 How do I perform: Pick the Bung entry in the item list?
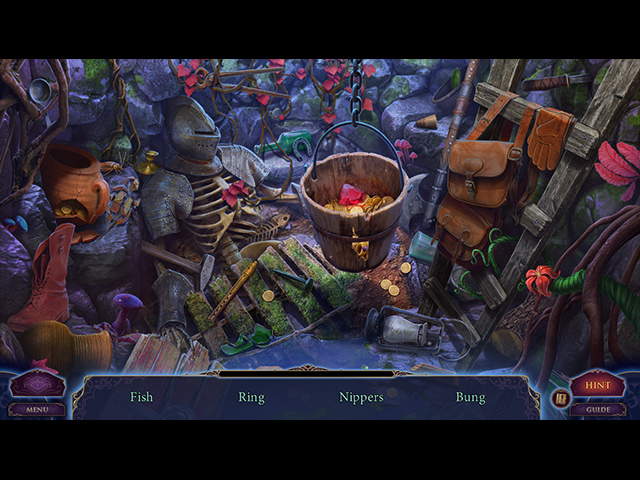(x=470, y=397)
